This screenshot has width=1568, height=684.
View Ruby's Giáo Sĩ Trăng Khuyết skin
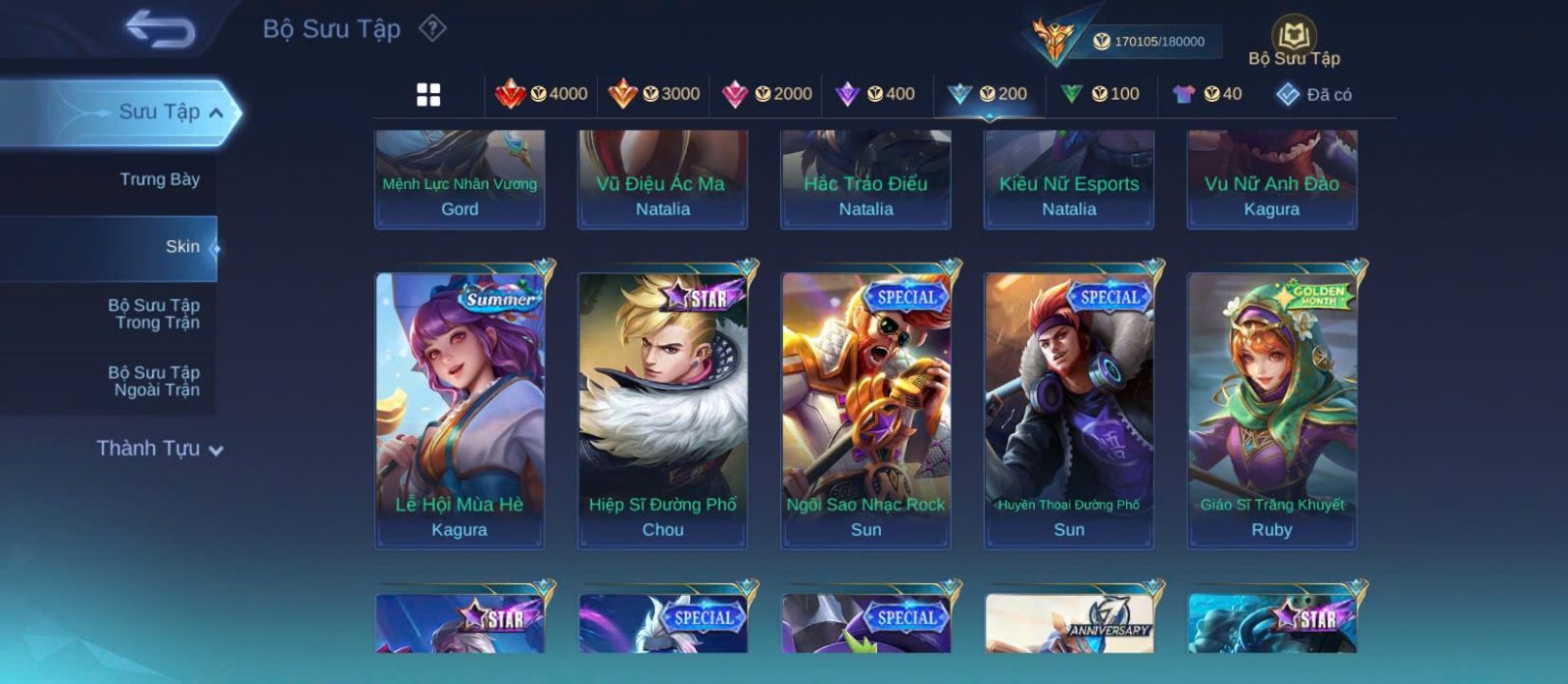pyautogui.click(x=1271, y=410)
